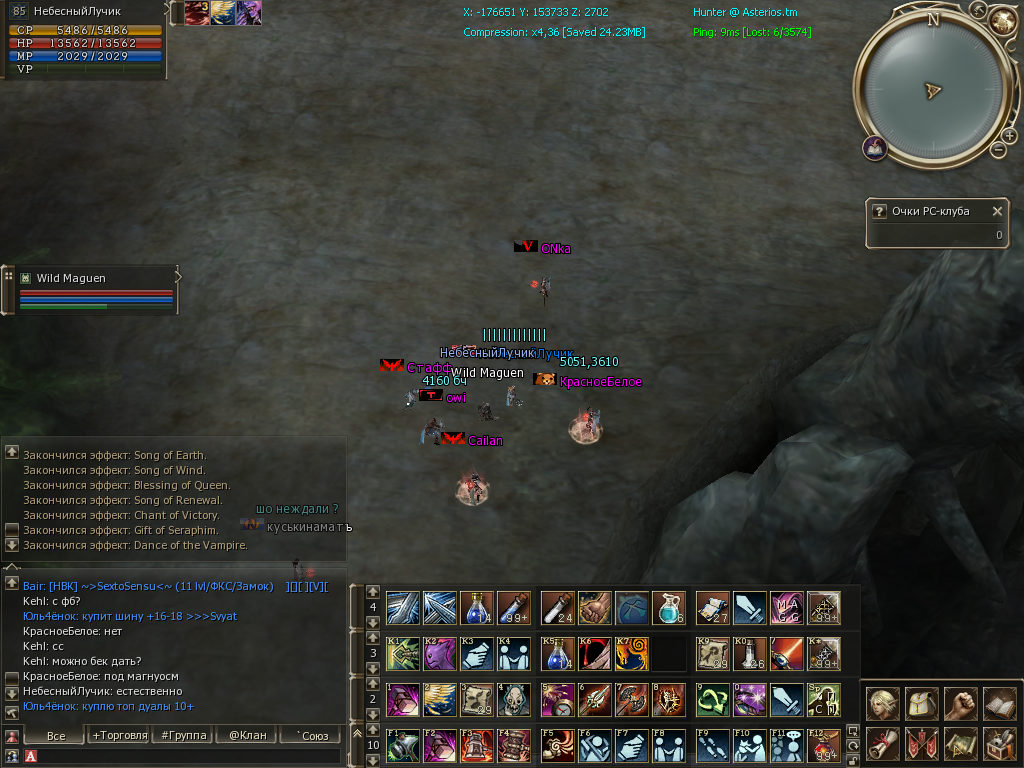Open the character menu blonde portrait icon
Viewport: 1024px width, 768px height.
pyautogui.click(x=882, y=703)
